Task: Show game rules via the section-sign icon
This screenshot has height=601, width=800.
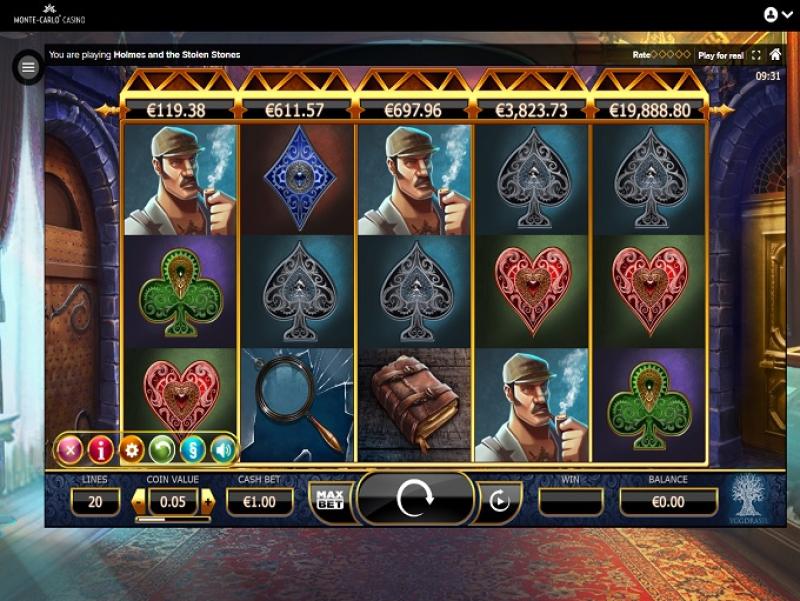Action: coord(193,450)
